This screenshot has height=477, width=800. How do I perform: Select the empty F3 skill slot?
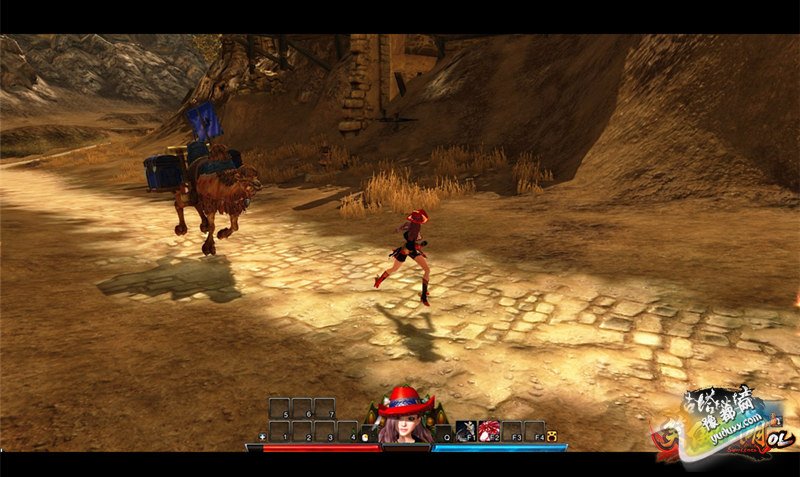tap(512, 431)
